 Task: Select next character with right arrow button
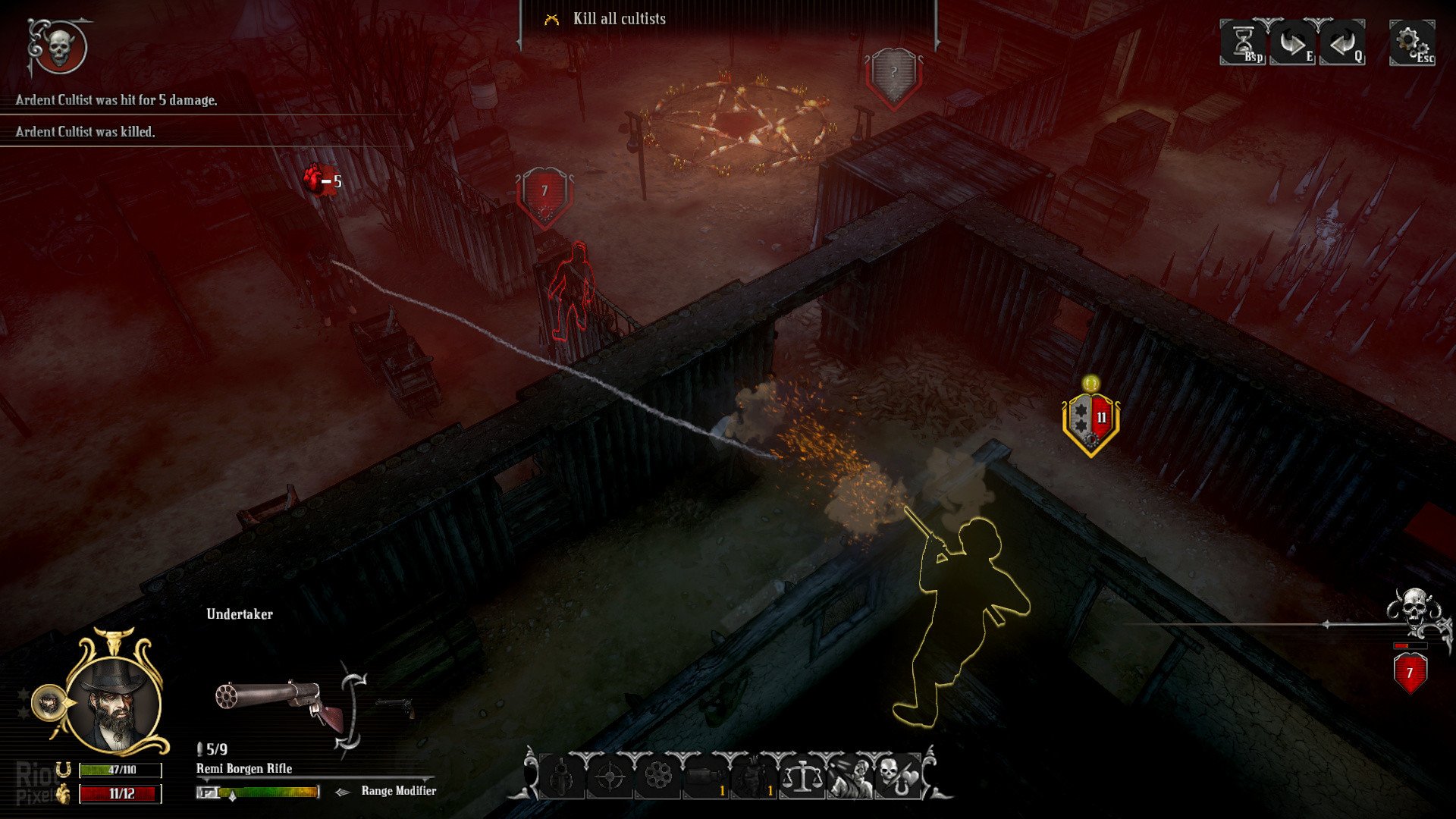pyautogui.click(x=1293, y=44)
